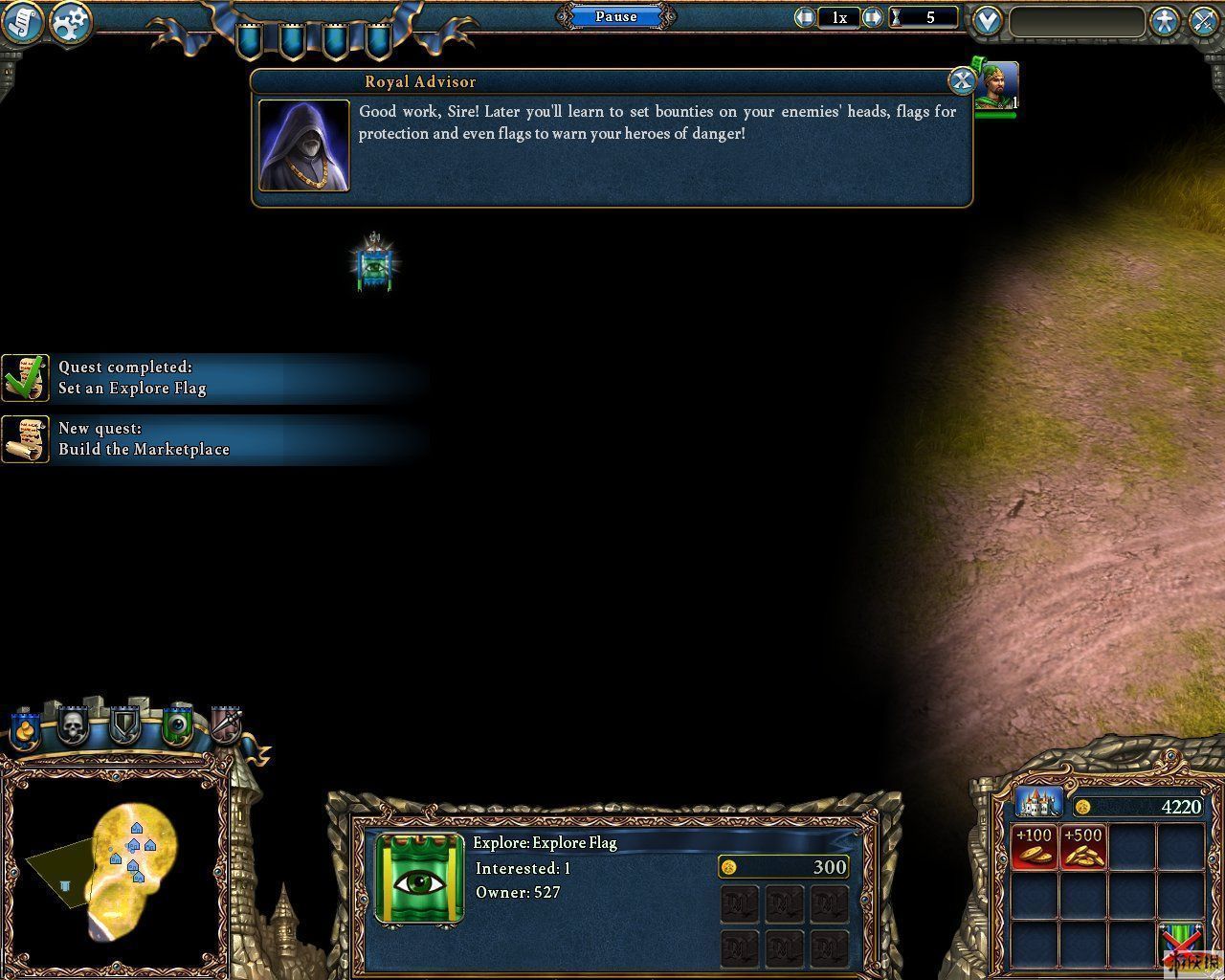The image size is (1225, 980).
Task: Add 100 gold to the flag bounty
Action: pyautogui.click(x=1035, y=846)
